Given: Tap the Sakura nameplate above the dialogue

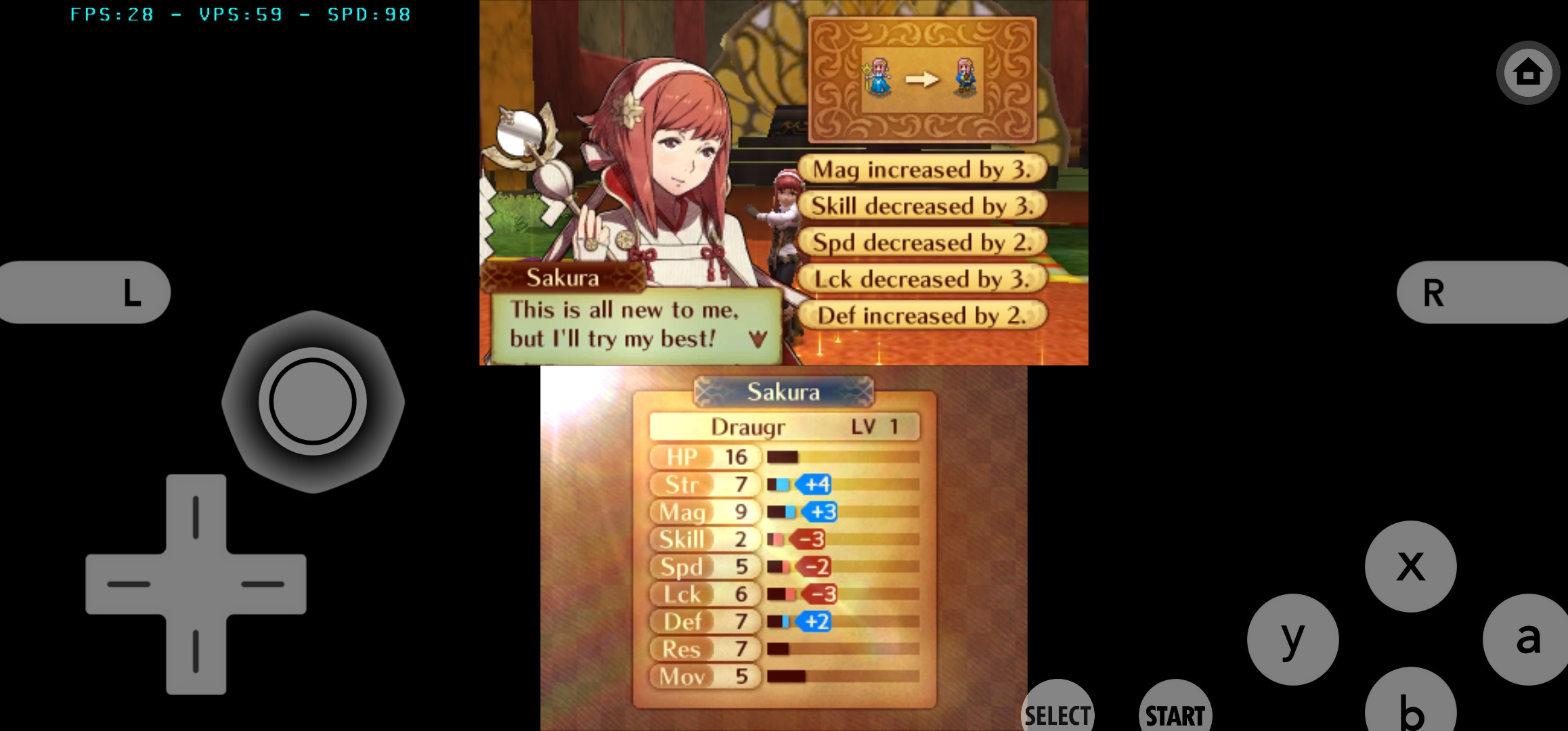Looking at the screenshot, I should click(x=563, y=277).
